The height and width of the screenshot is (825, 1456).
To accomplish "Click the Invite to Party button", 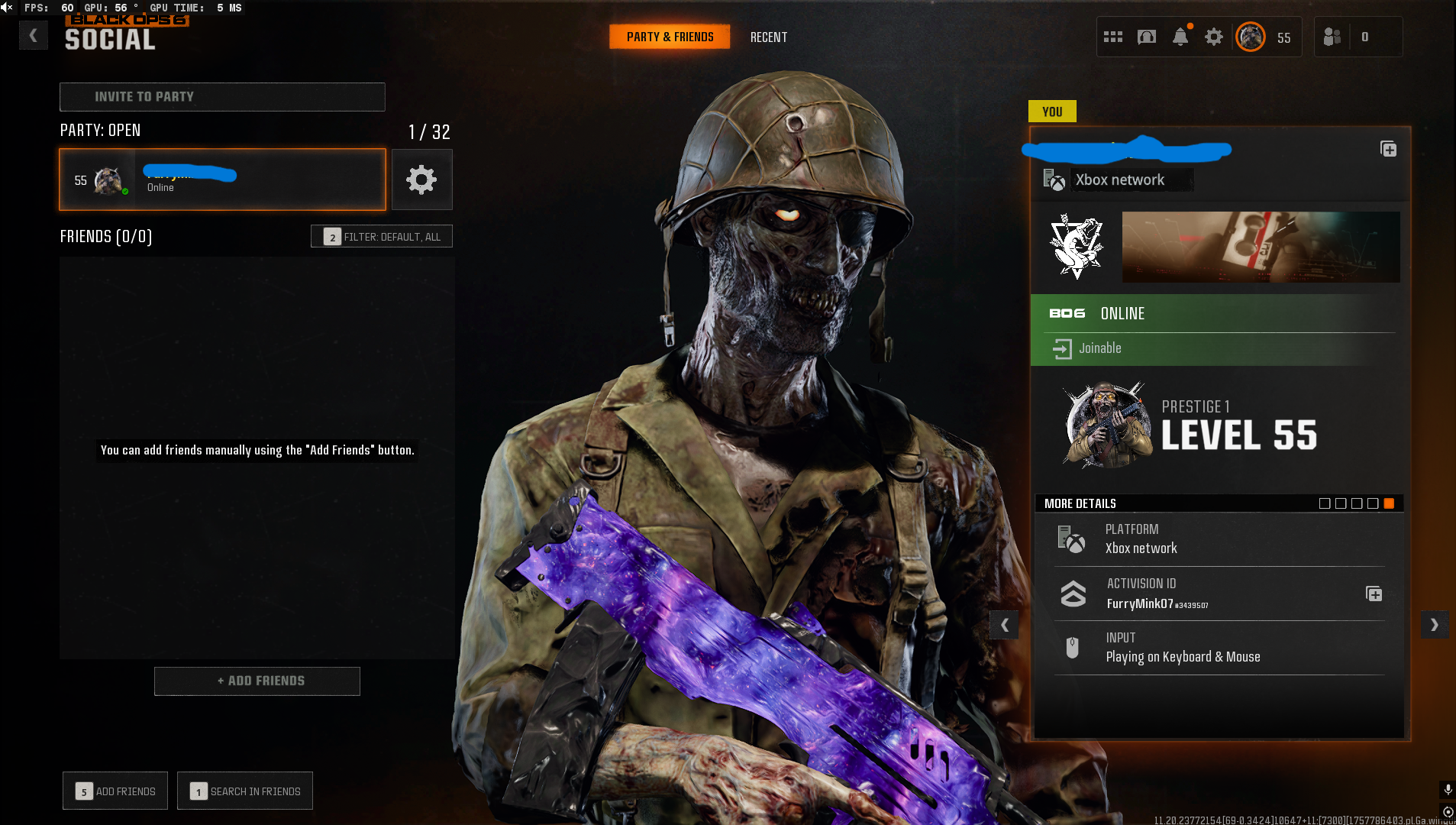I will pos(222,97).
